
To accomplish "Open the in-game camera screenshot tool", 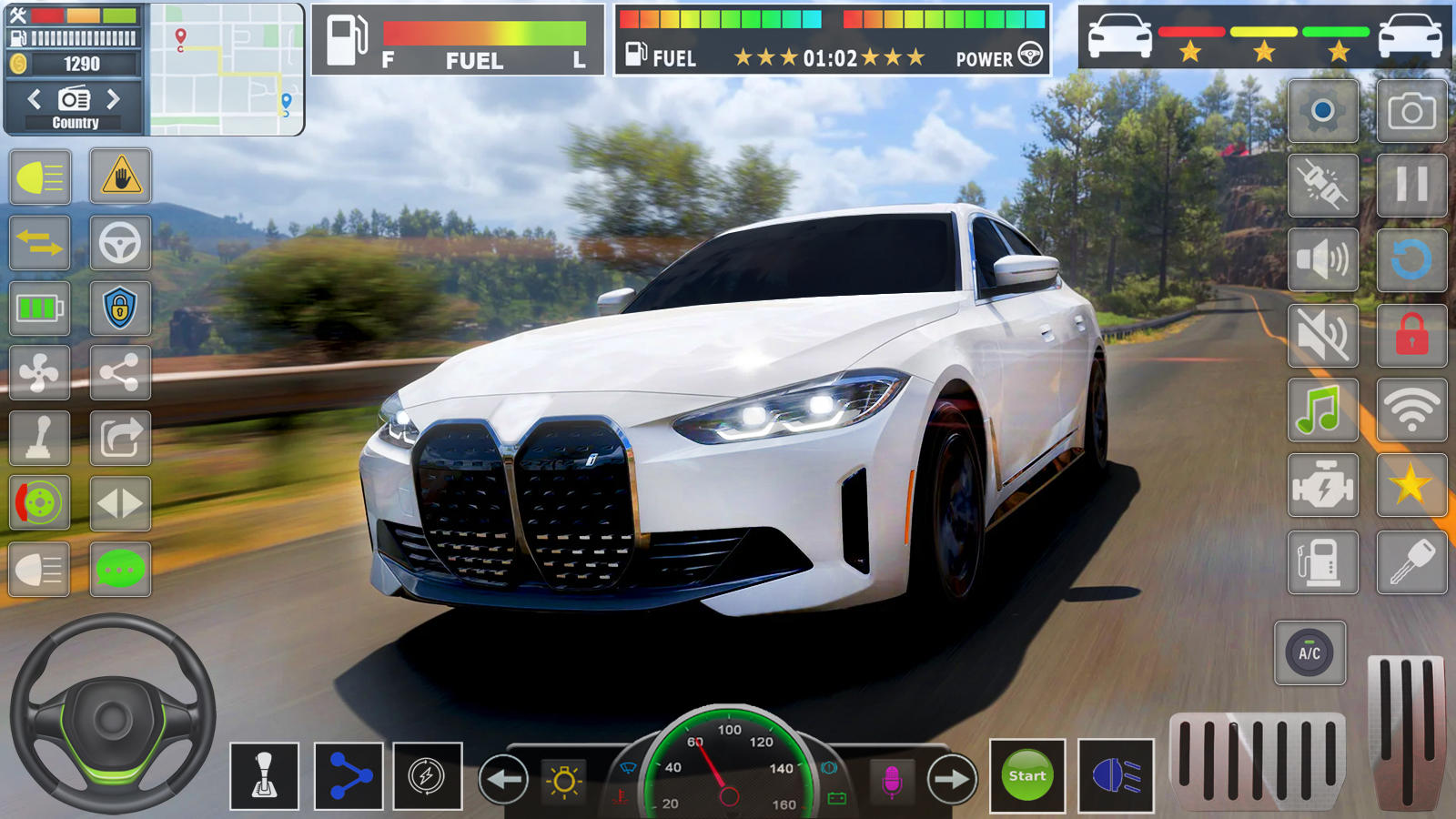I will 1410,112.
